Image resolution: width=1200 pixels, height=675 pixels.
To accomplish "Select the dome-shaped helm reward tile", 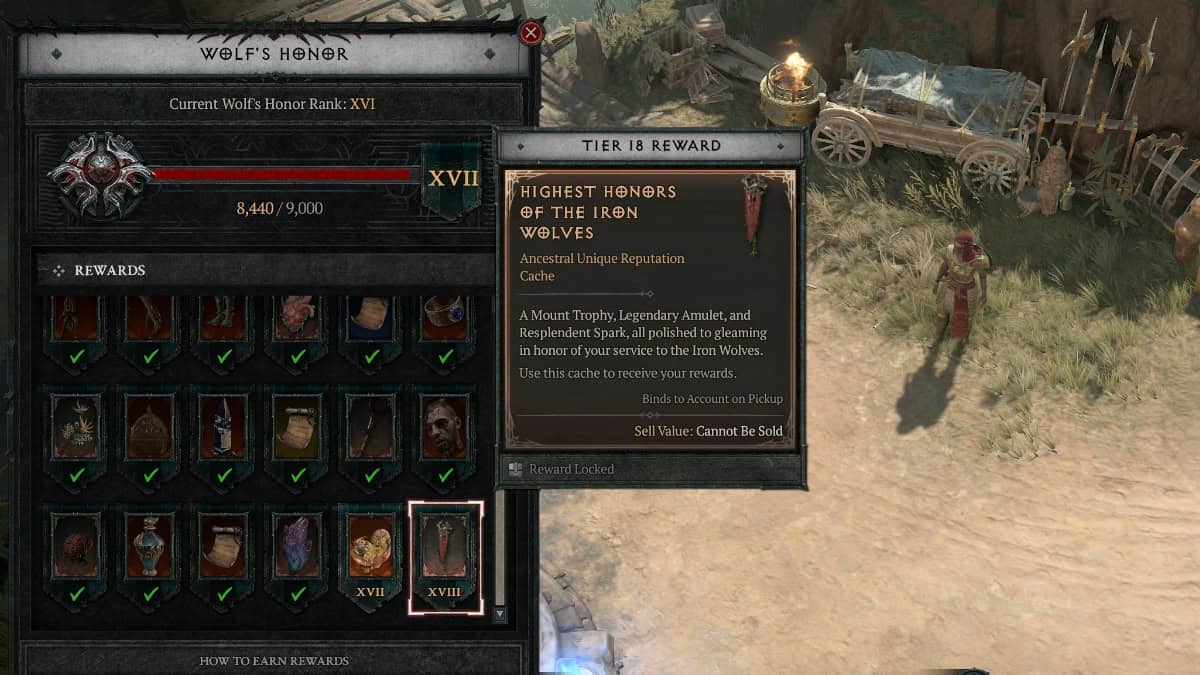I will coord(150,430).
